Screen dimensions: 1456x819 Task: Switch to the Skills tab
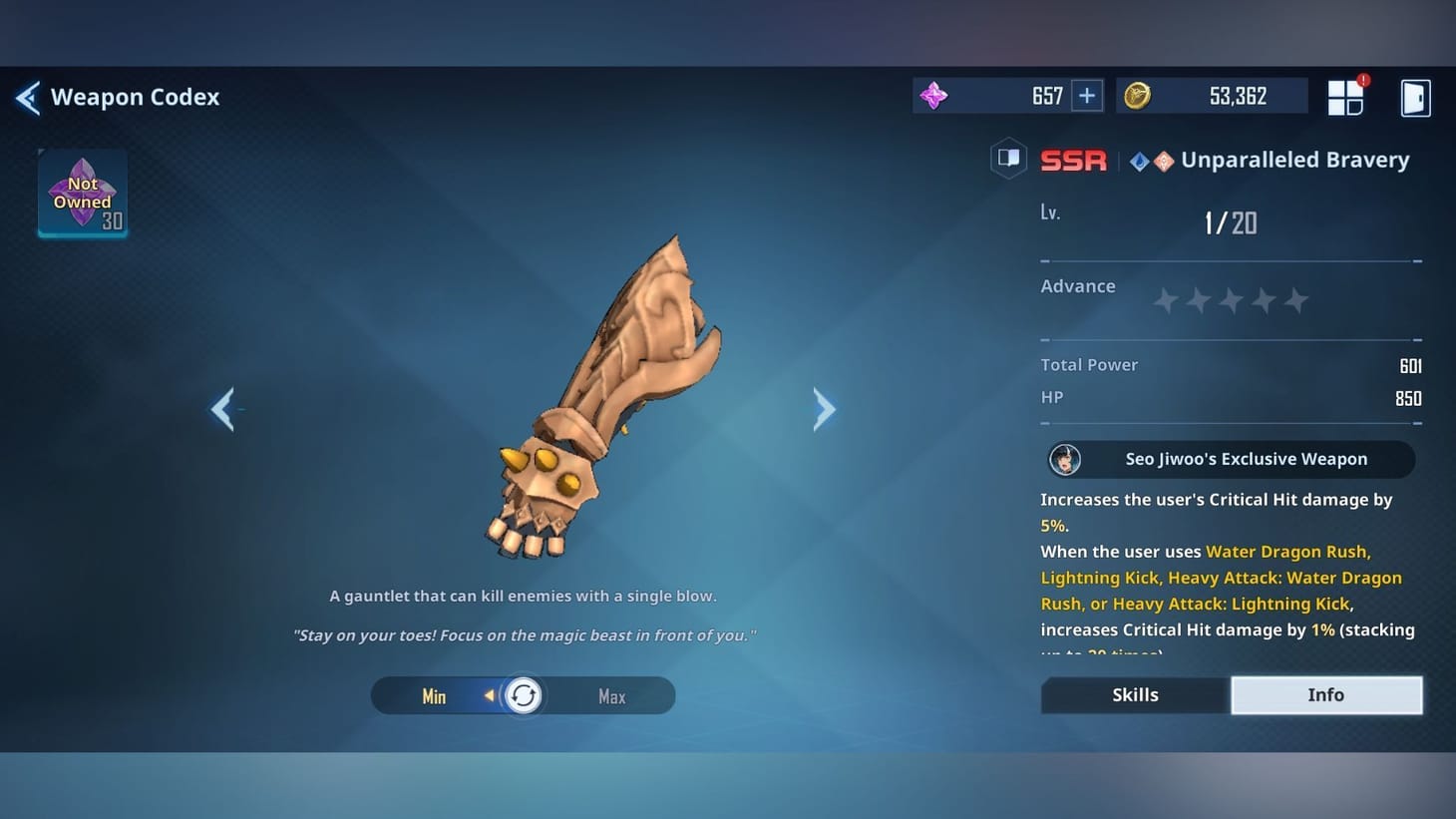pos(1134,695)
